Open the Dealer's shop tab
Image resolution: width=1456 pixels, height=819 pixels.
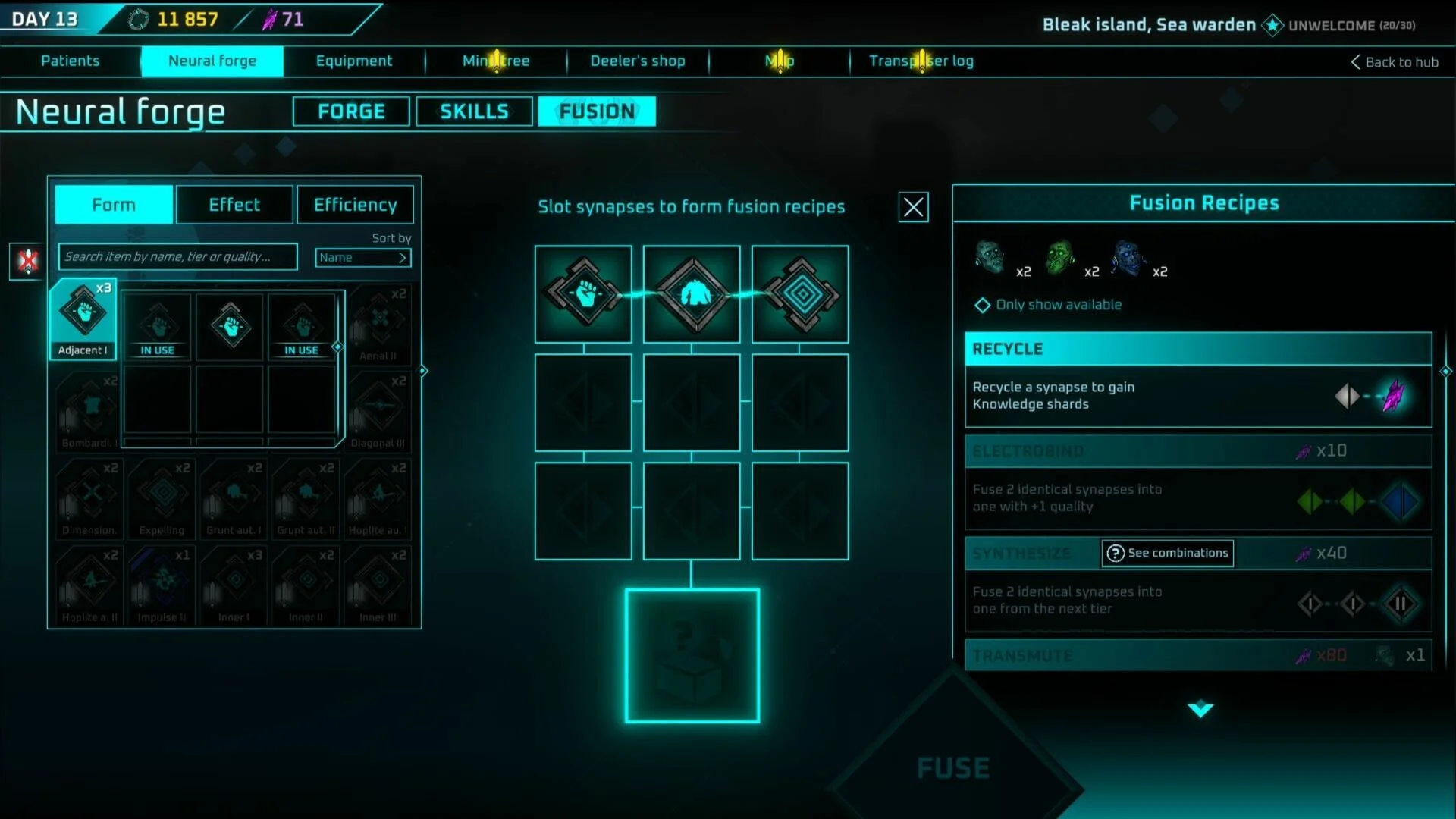(637, 61)
